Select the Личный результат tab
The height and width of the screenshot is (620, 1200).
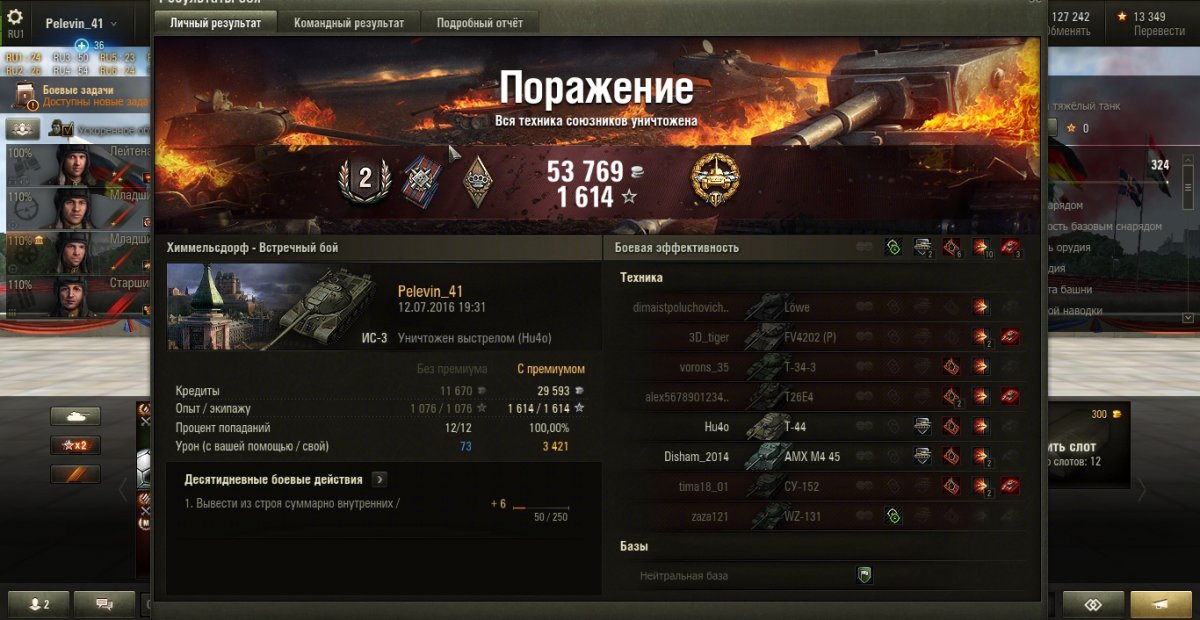point(215,23)
